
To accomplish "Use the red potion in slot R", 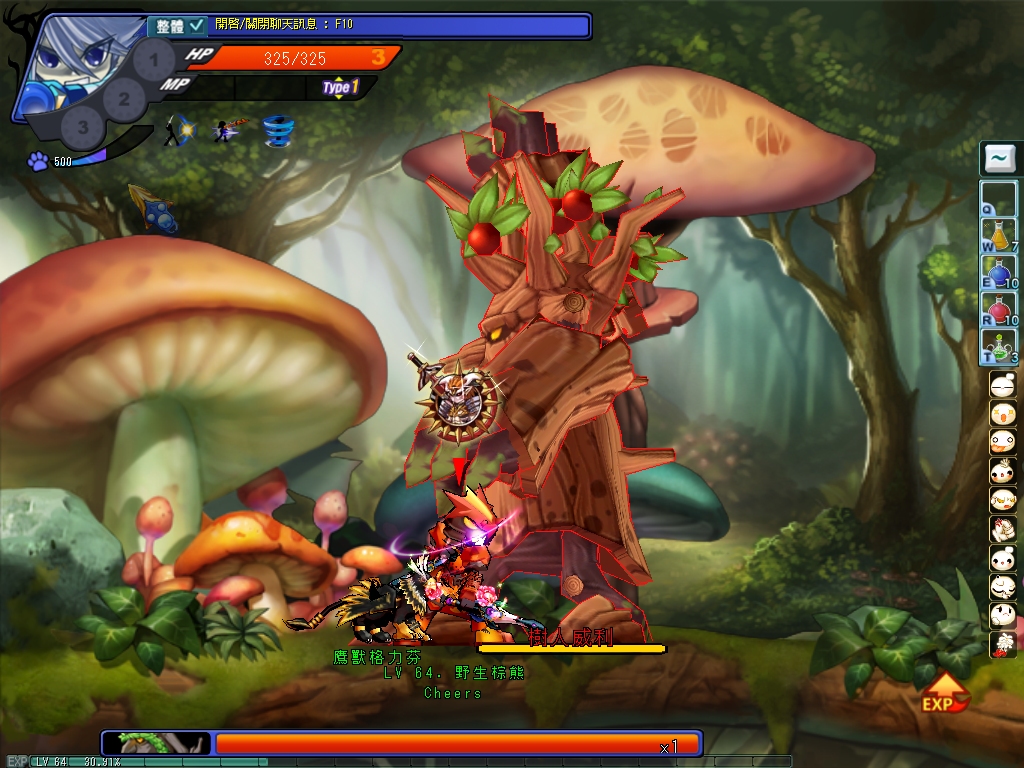I will 998,309.
